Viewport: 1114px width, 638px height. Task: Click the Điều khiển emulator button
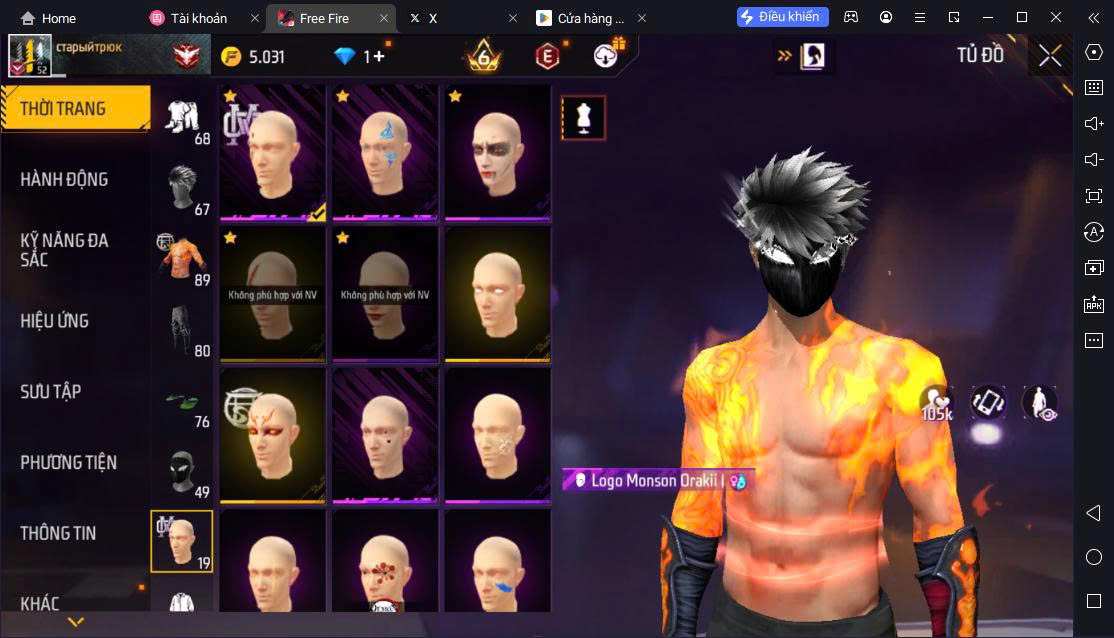coord(783,17)
